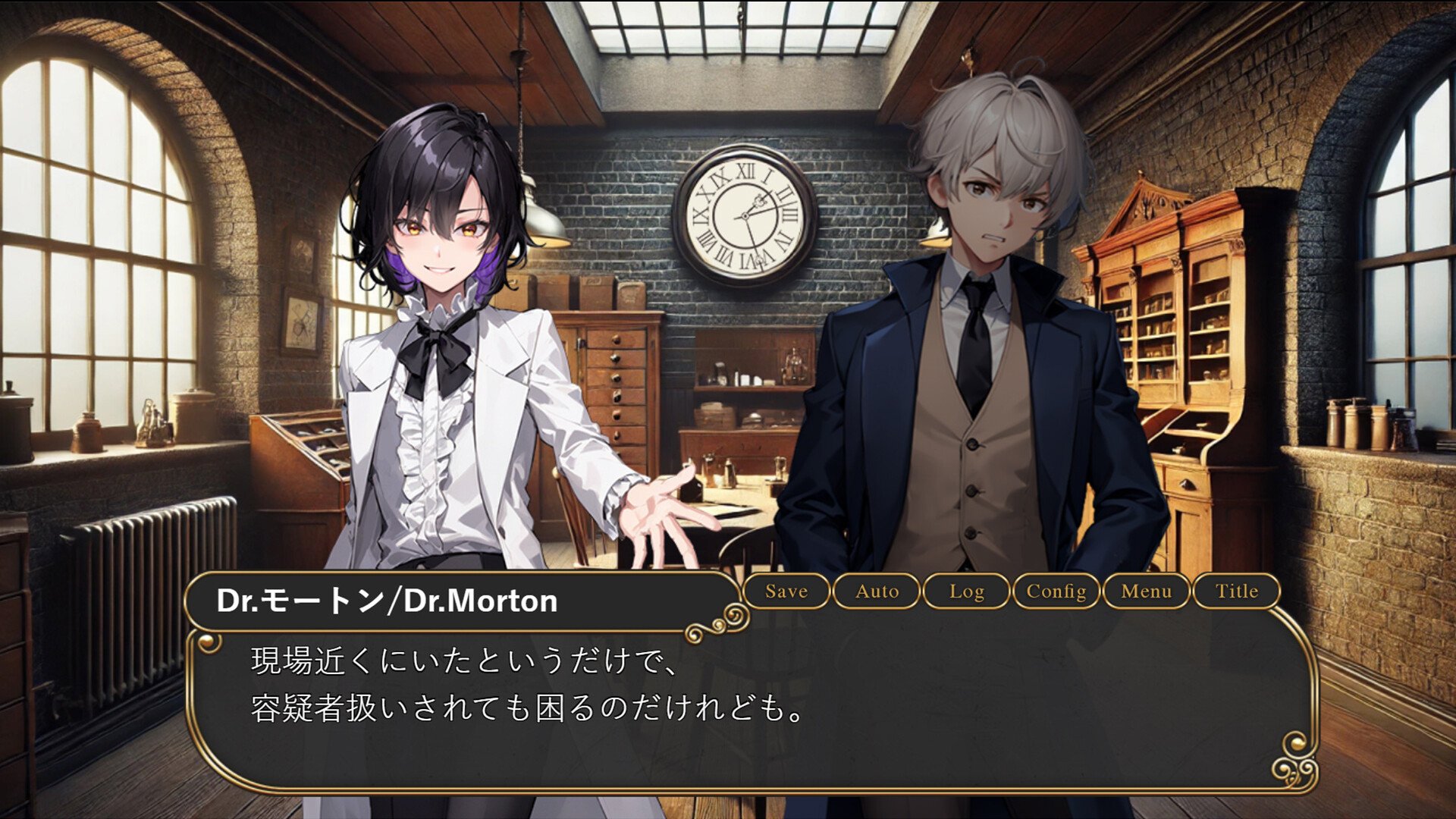Screen dimensions: 1456x819
Task: Open the Config settings panel
Action: coord(1056,591)
